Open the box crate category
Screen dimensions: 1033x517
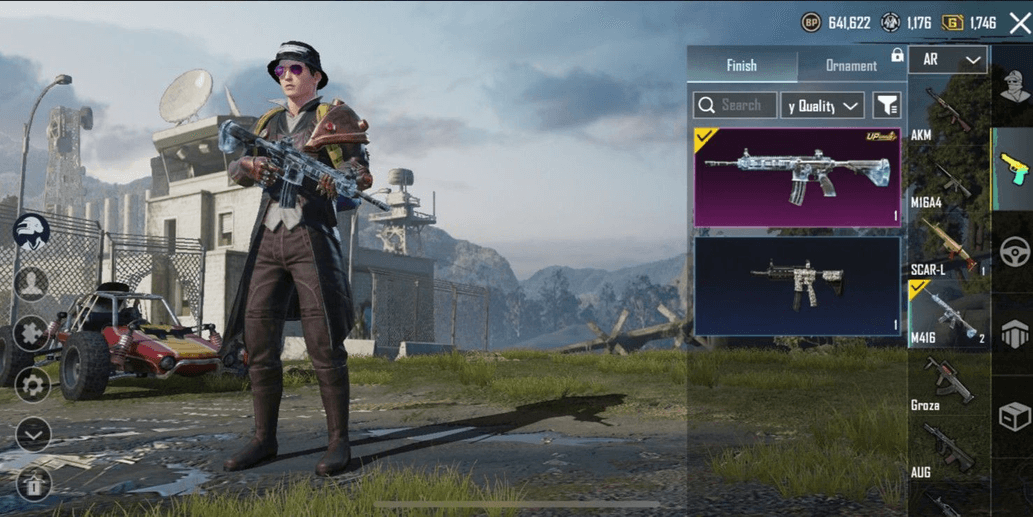coord(1014,415)
